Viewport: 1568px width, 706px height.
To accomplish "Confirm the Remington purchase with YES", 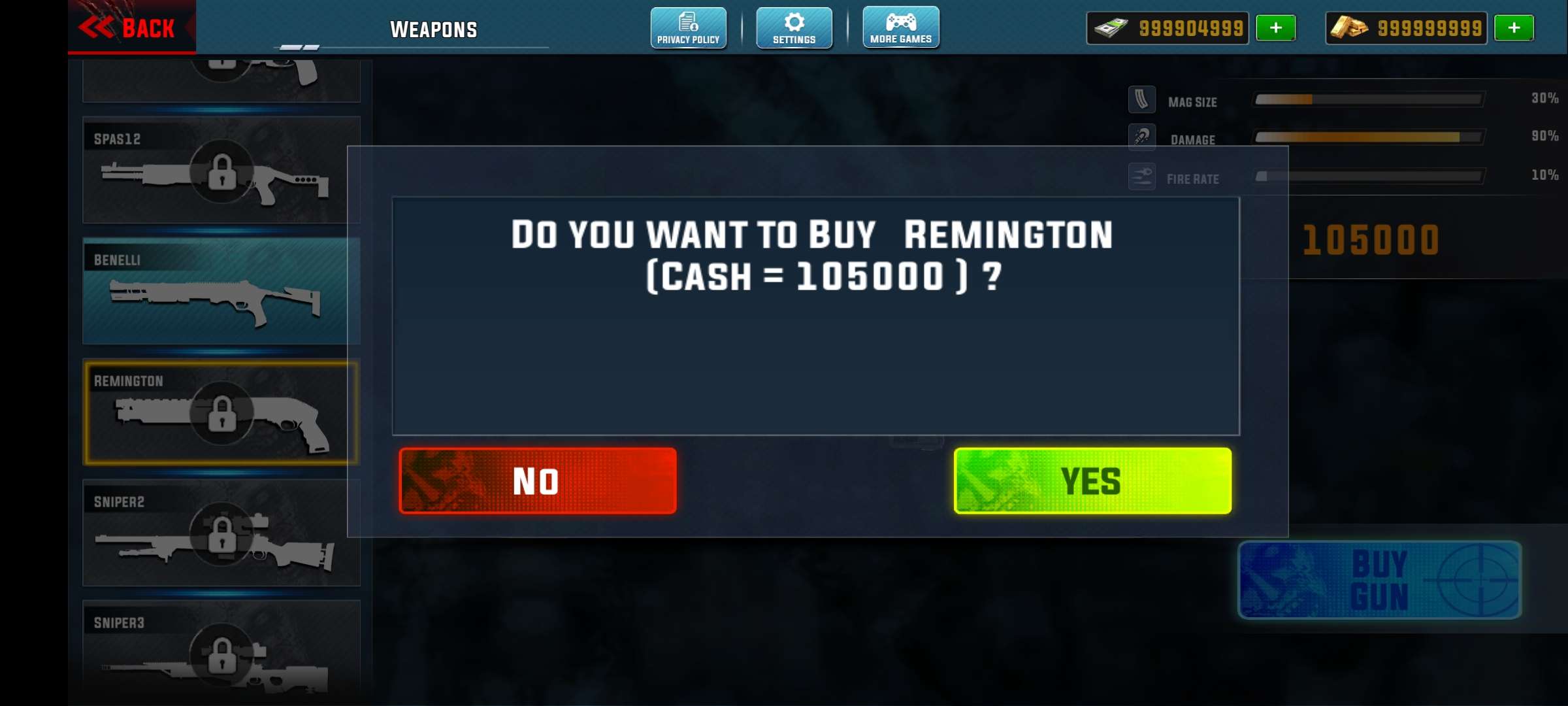I will 1092,481.
